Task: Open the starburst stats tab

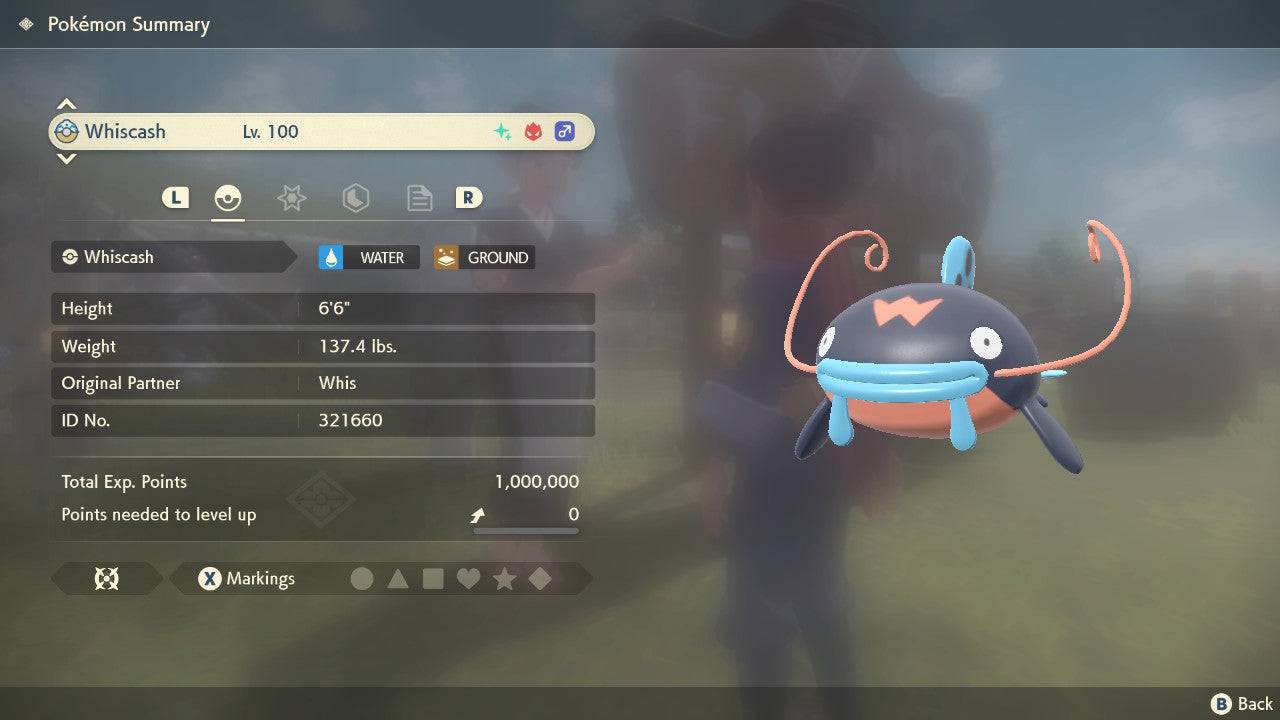Action: coord(291,198)
